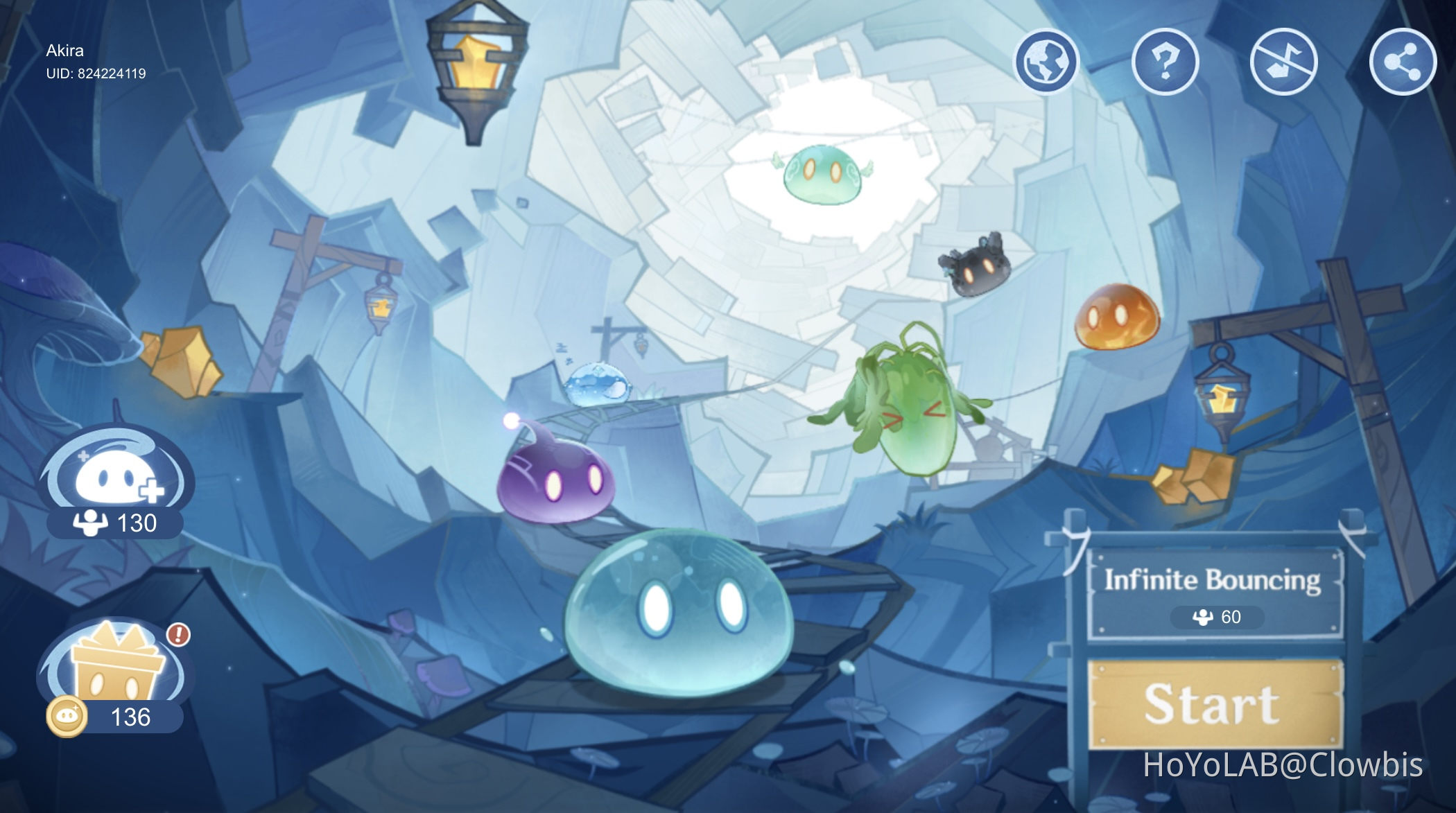Open the help question mark icon
The image size is (1456, 813).
(x=1166, y=62)
